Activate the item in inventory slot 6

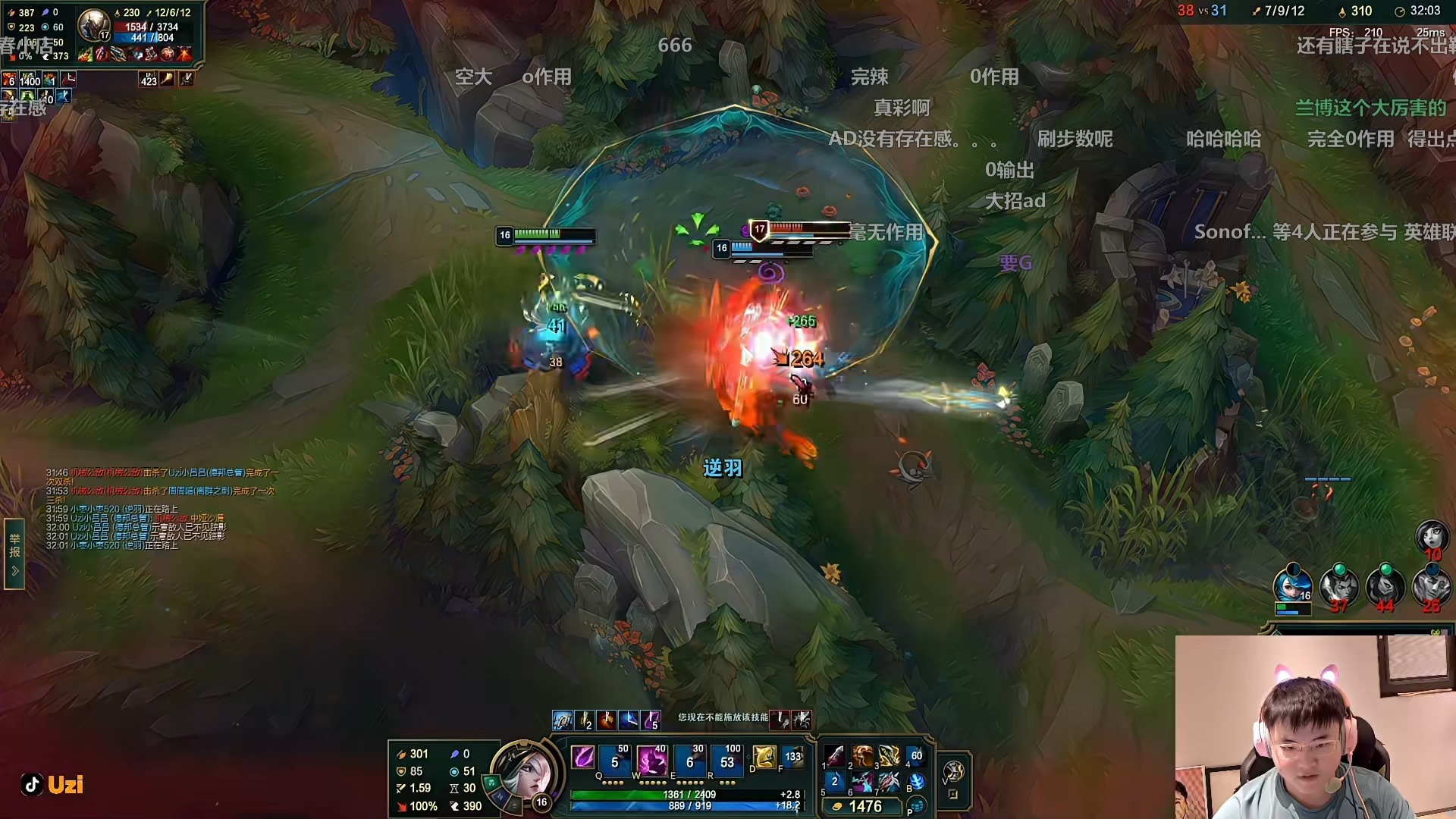(862, 782)
